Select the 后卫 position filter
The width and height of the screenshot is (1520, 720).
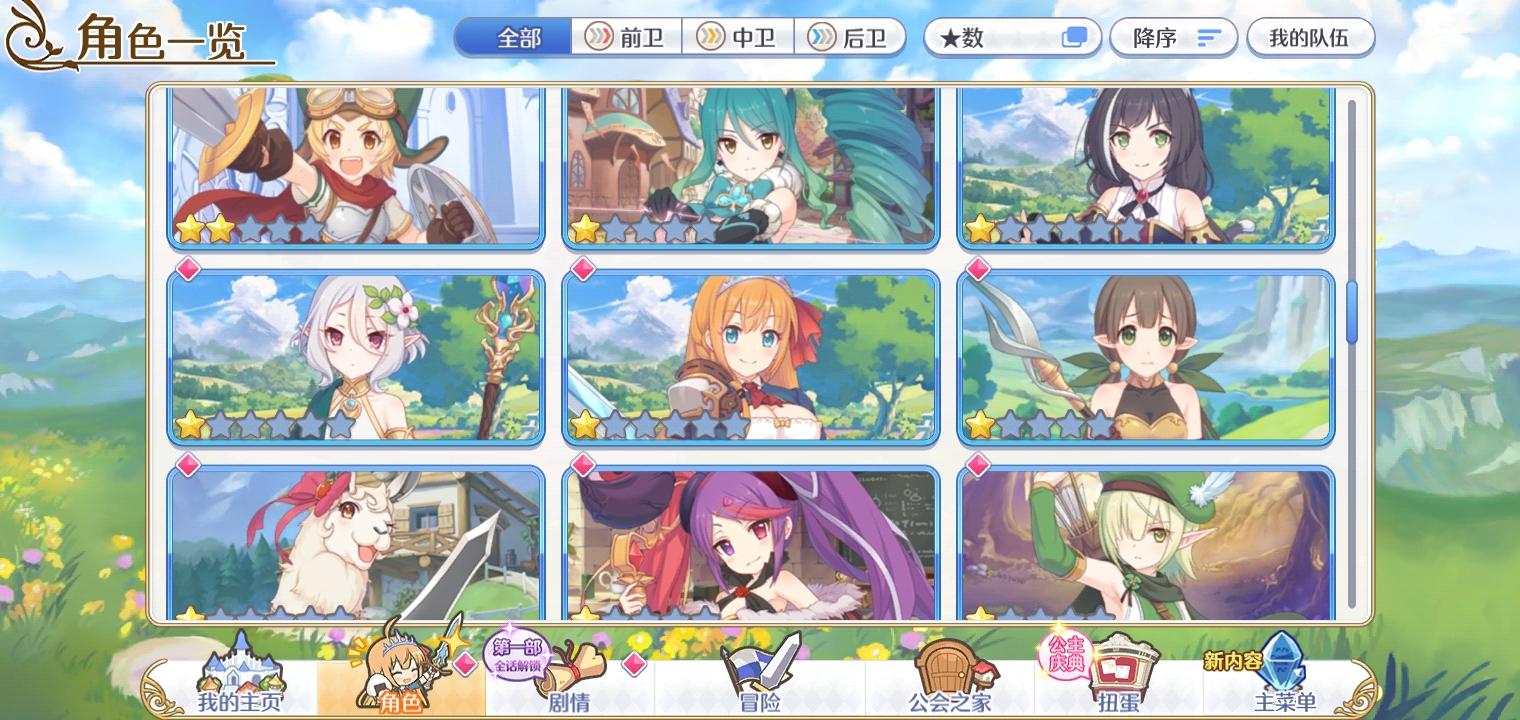click(x=851, y=38)
